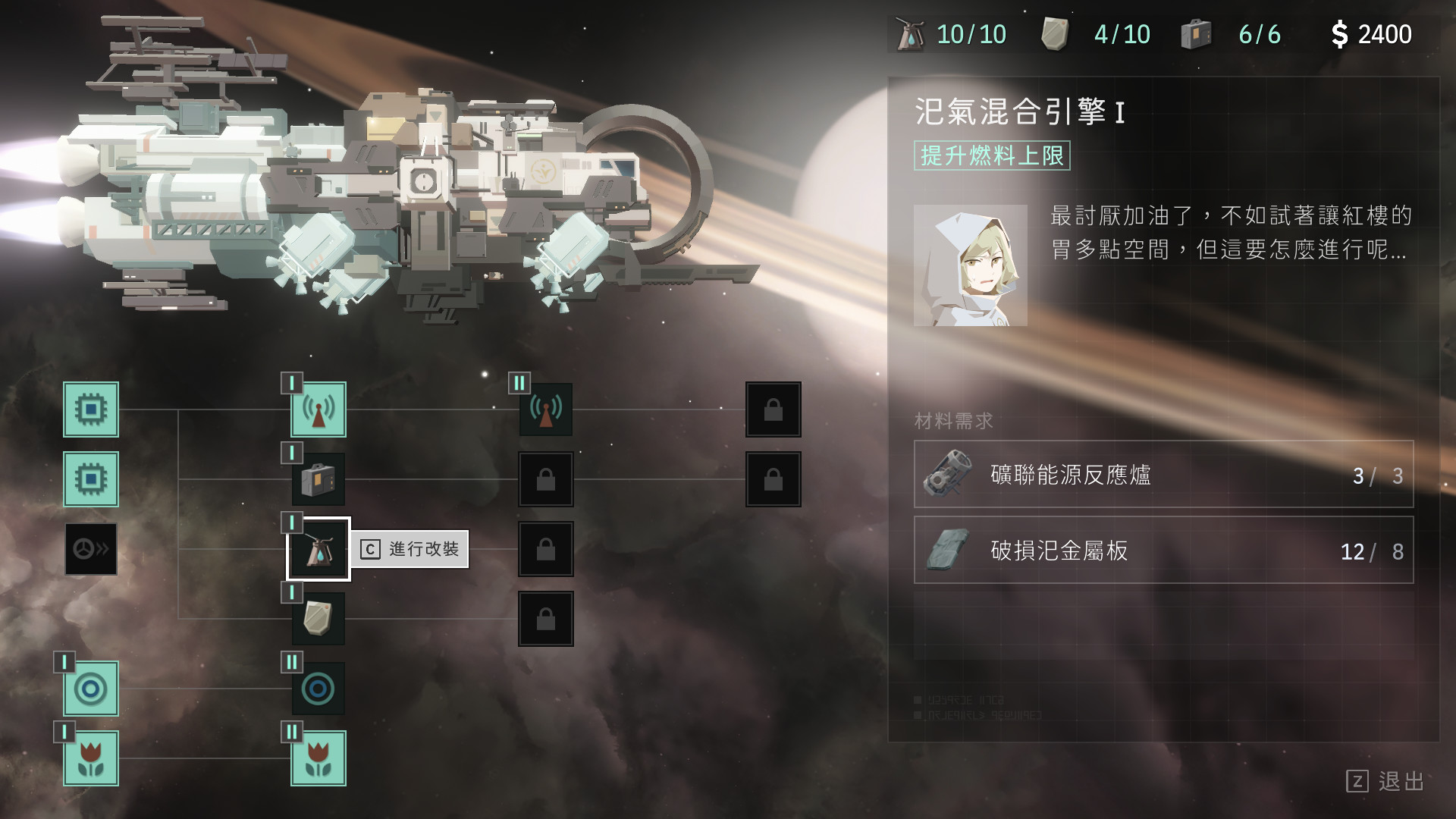Click the 進行改裝 upgrade button
Viewport: 1456px width, 819px height.
coord(410,549)
